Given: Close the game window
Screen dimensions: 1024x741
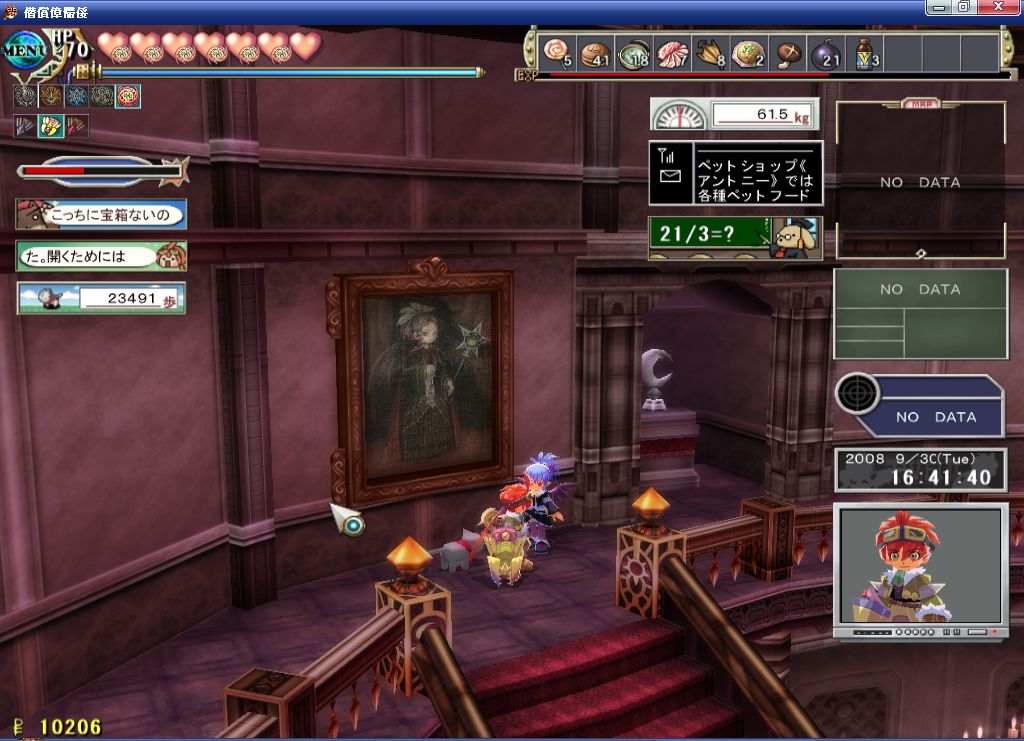Looking at the screenshot, I should pyautogui.click(x=1003, y=7).
